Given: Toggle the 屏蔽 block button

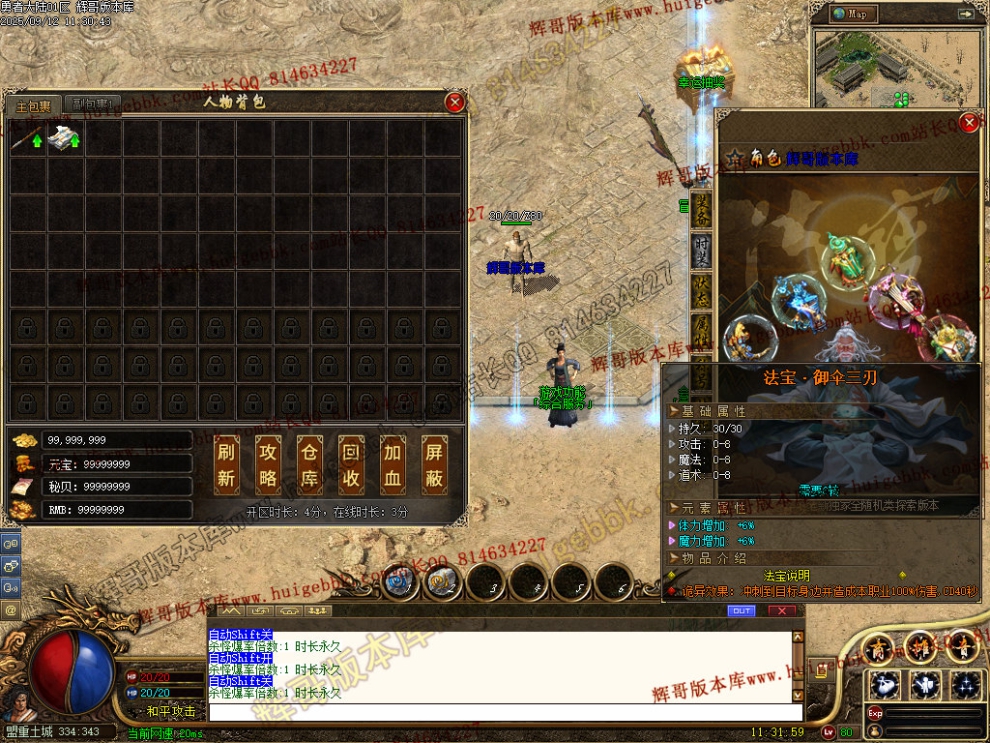Looking at the screenshot, I should click(x=434, y=465).
